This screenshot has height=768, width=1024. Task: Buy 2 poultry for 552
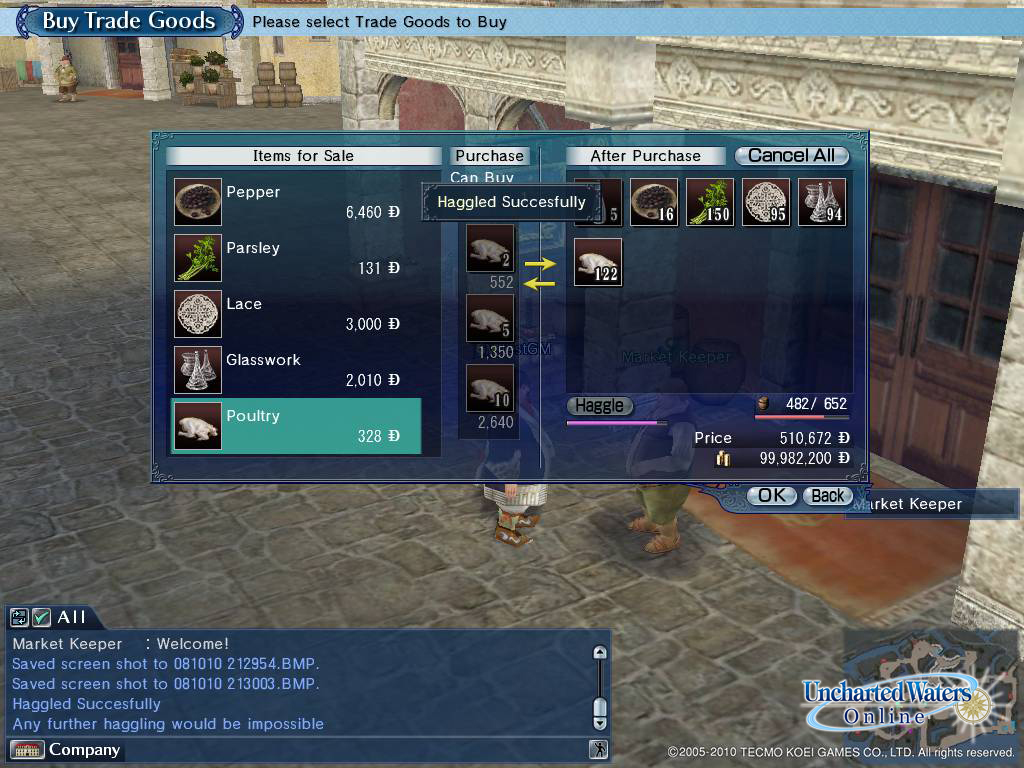click(490, 249)
